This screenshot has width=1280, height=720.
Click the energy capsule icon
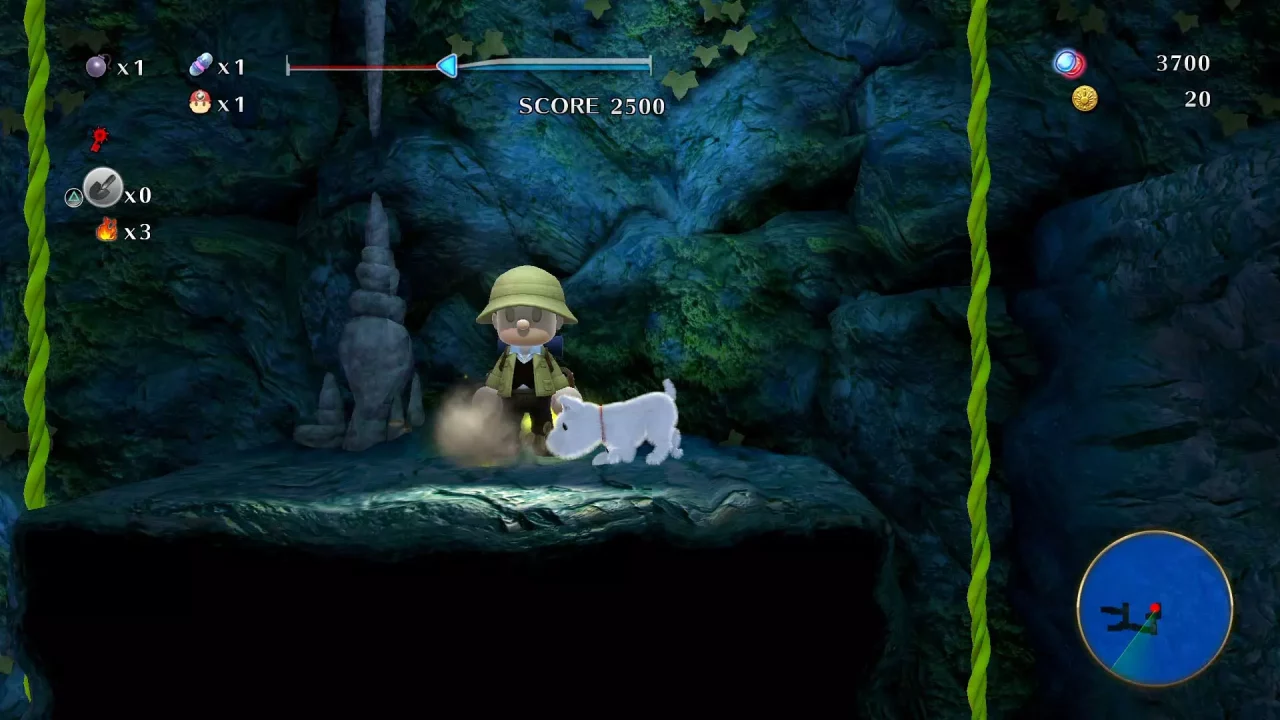pyautogui.click(x=201, y=64)
